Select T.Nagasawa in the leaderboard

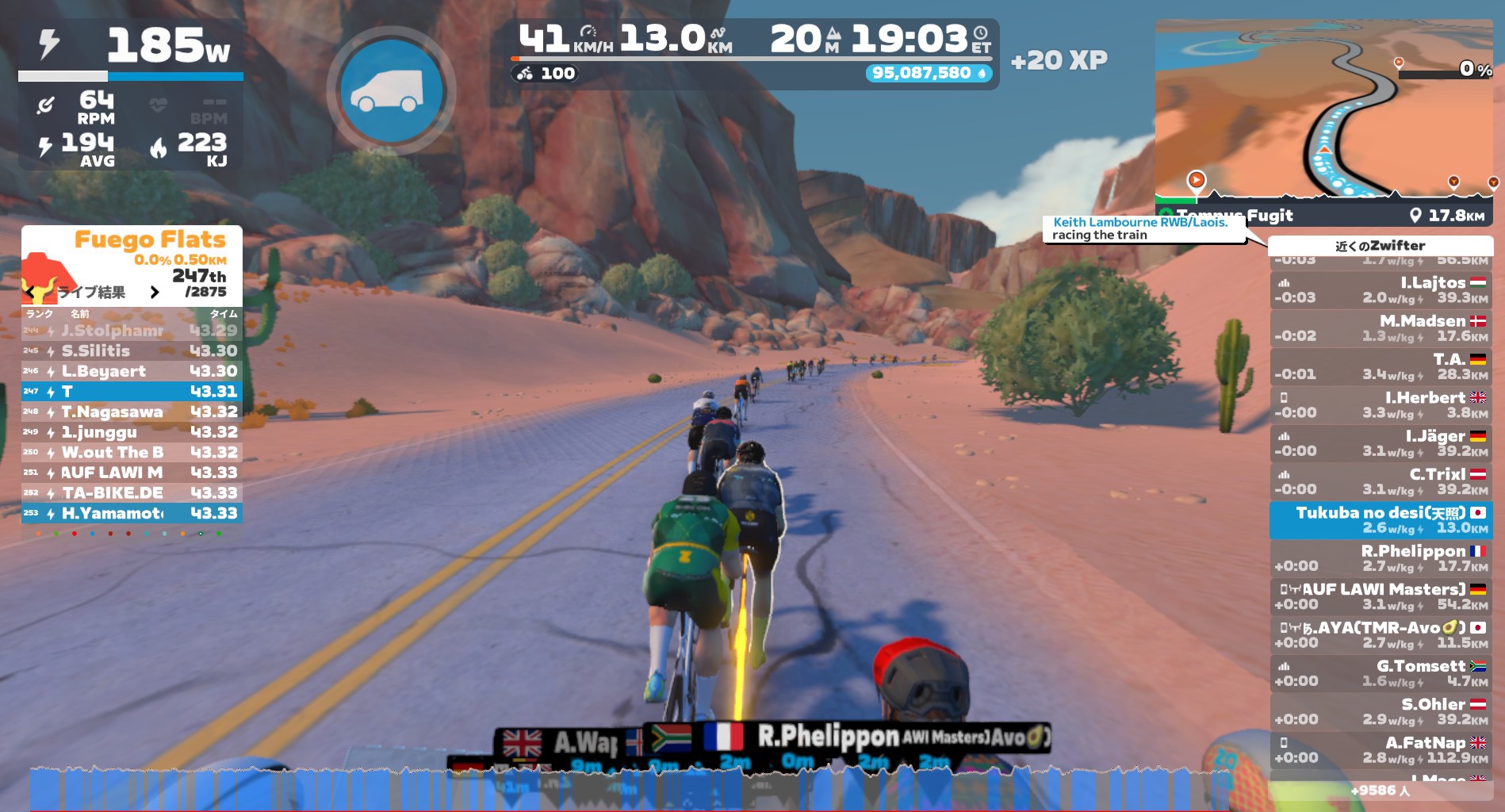tap(132, 412)
